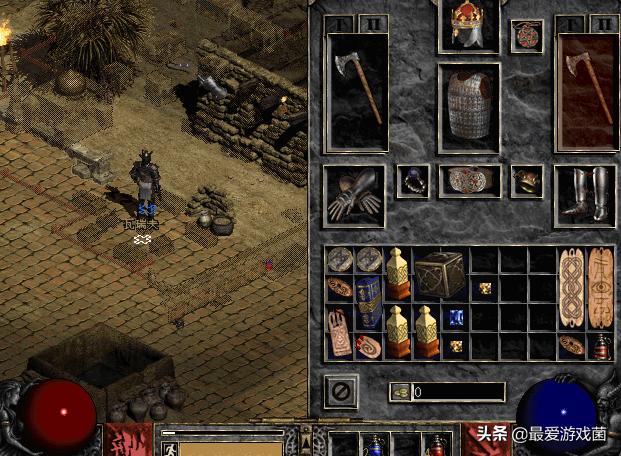Use the blue mana potion in belt
This screenshot has width=621, height=456.
[x=376, y=446]
